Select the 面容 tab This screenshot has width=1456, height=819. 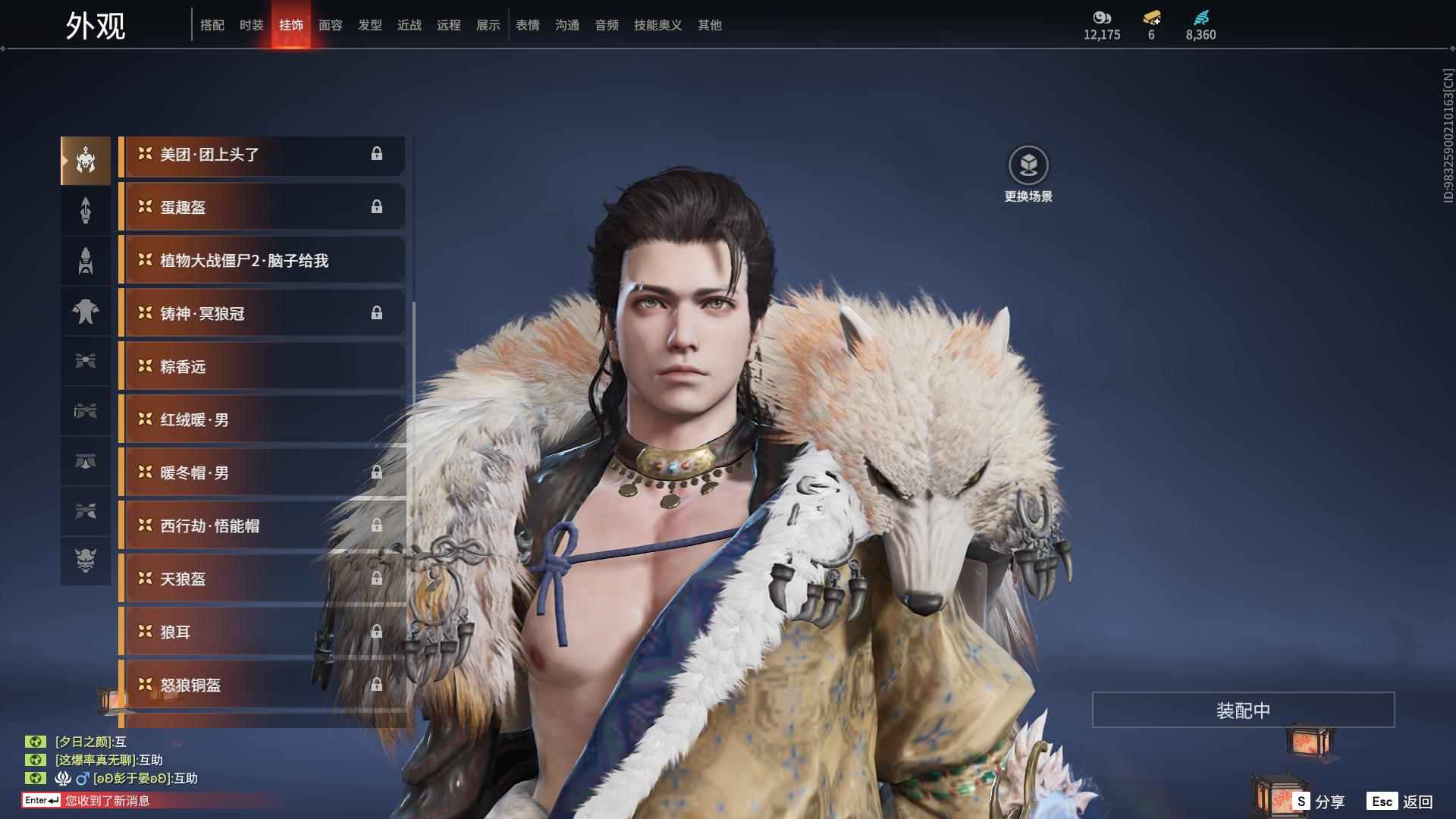[x=330, y=25]
